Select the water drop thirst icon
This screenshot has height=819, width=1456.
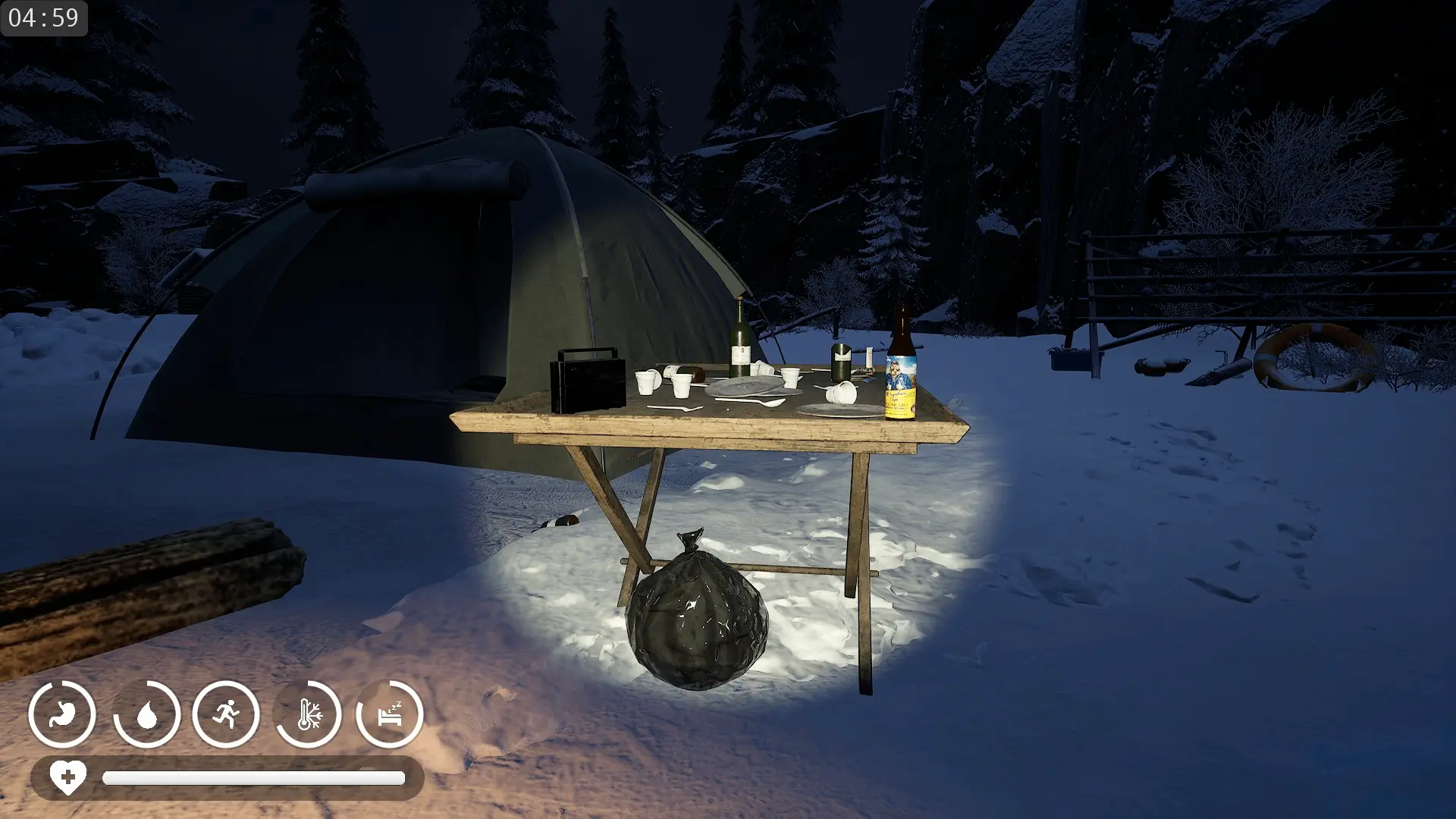[x=147, y=714]
